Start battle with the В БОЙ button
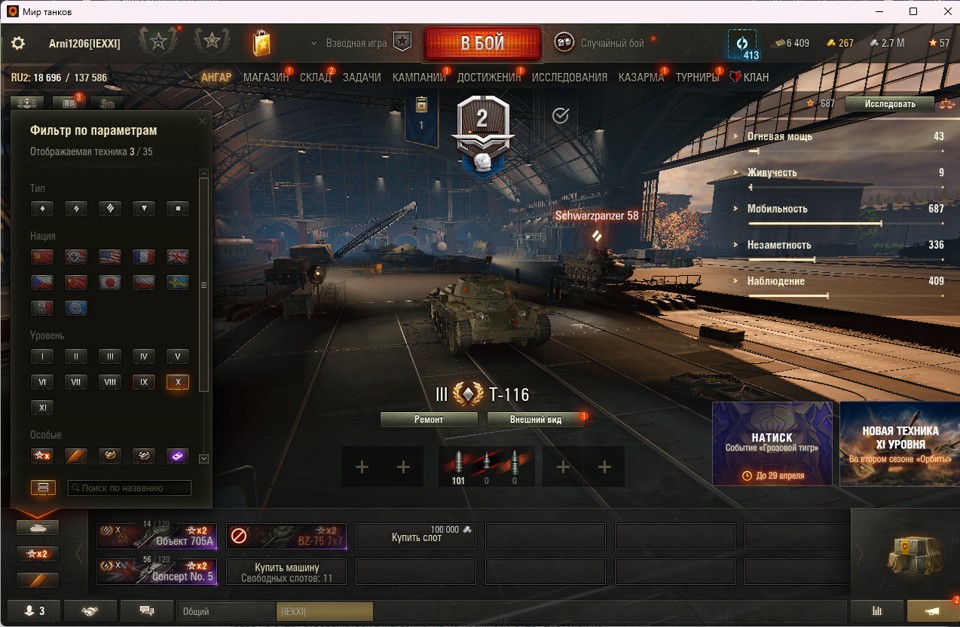 [482, 44]
